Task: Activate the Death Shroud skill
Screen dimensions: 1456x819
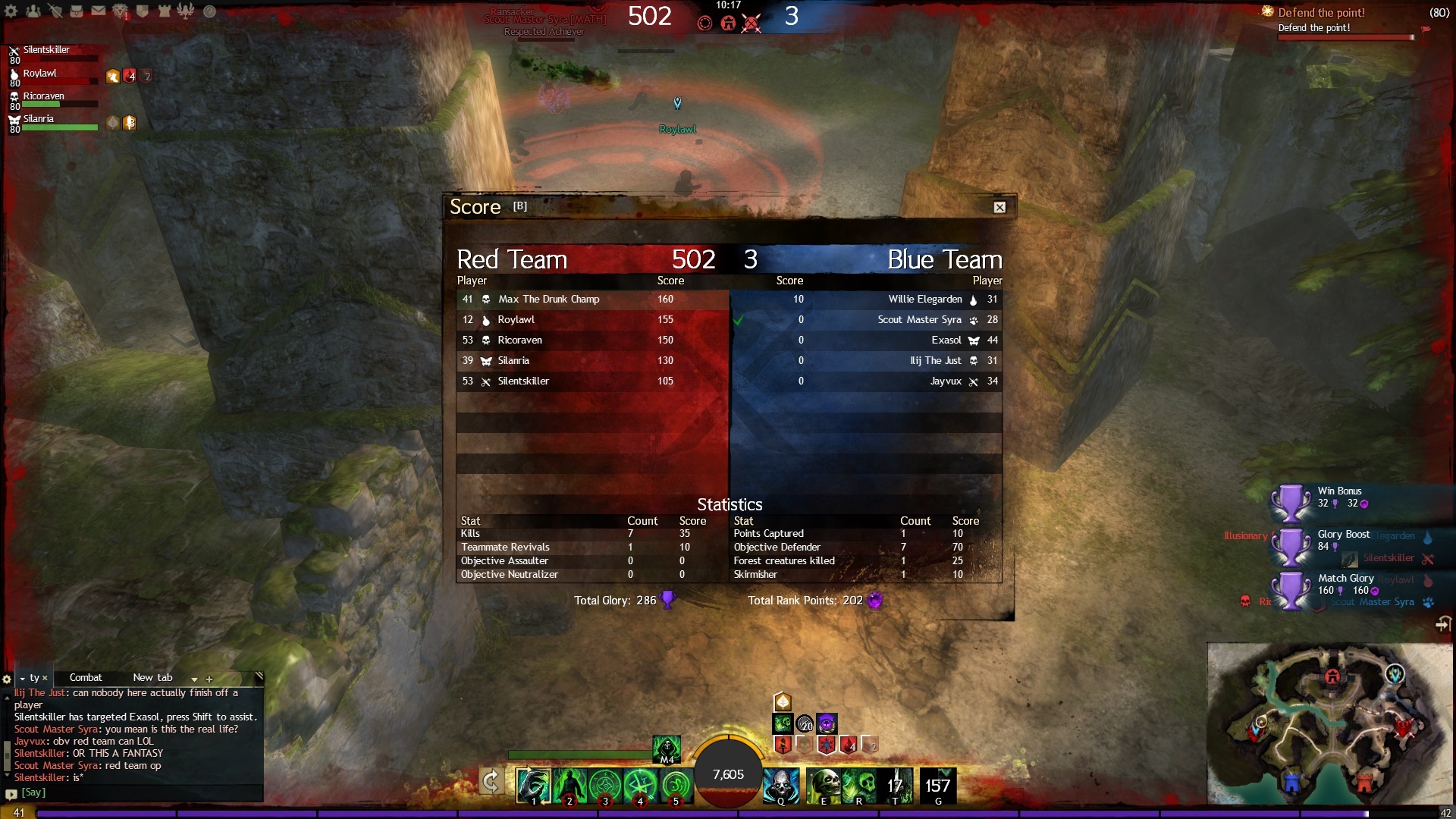Action: (667, 748)
